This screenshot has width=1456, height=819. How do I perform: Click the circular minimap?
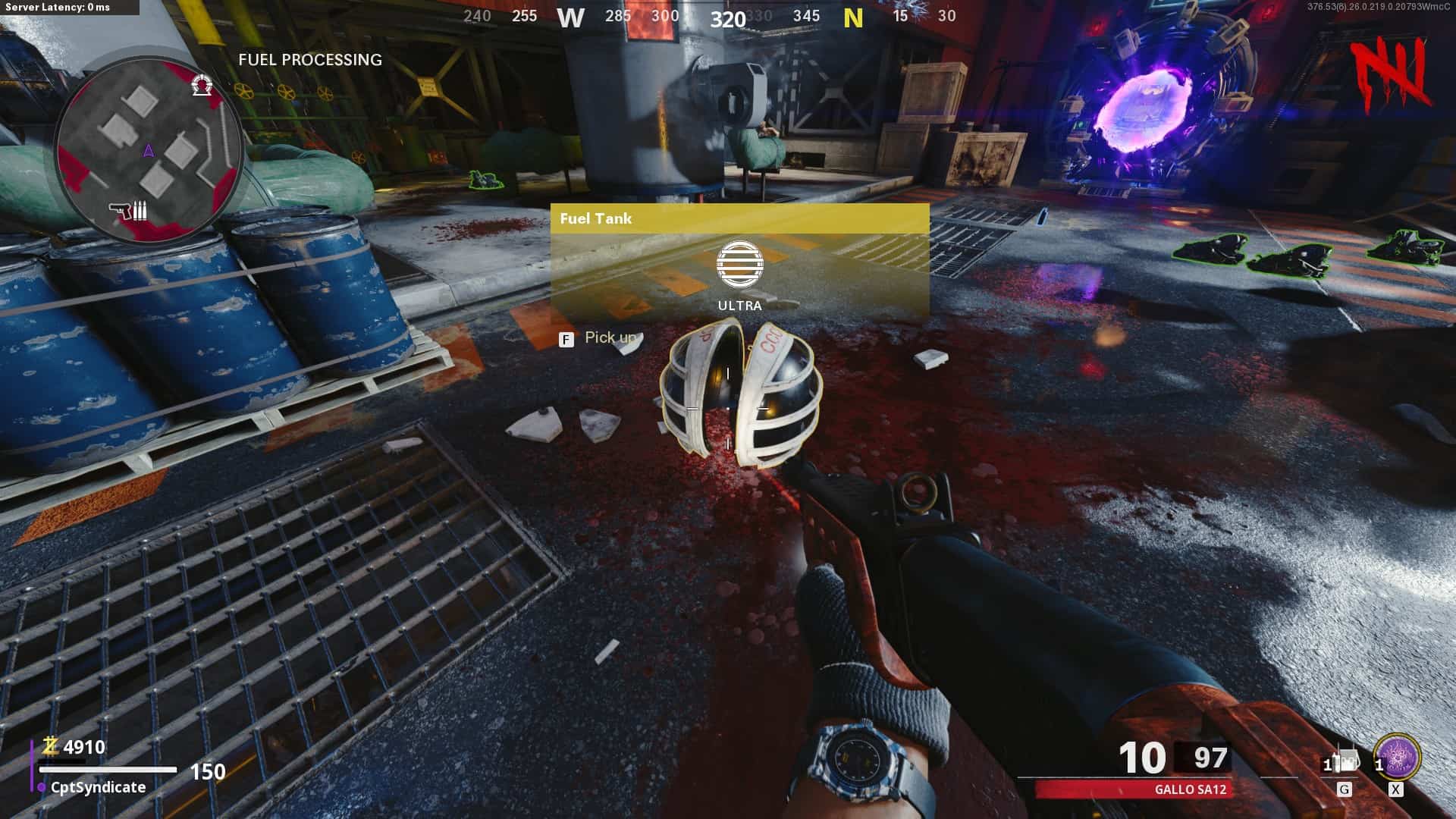(x=149, y=149)
